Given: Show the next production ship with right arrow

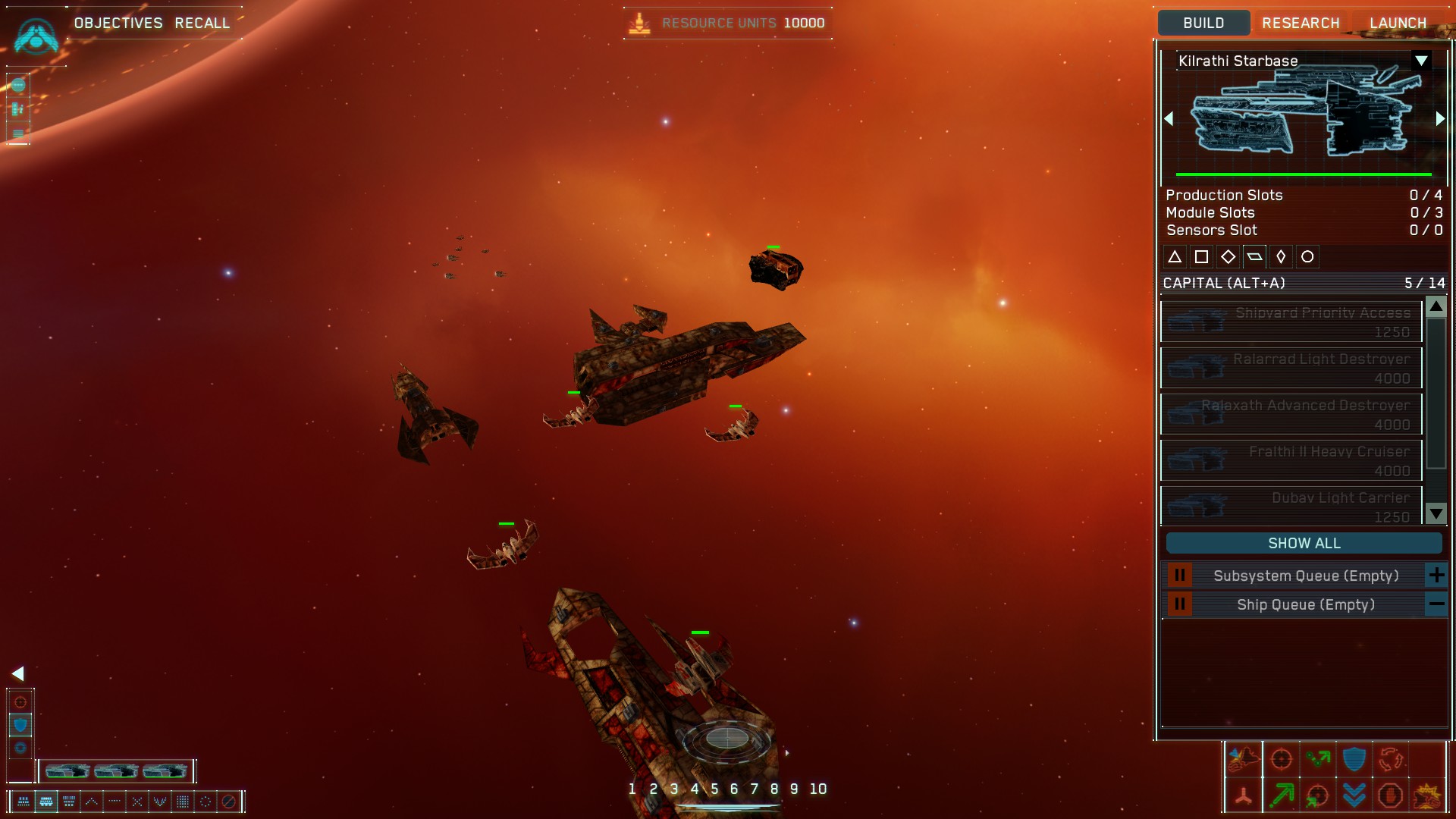Looking at the screenshot, I should pos(1440,119).
